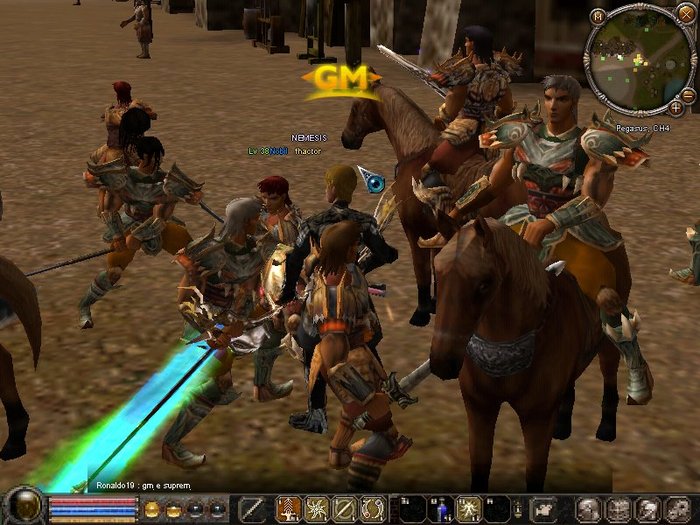Open the messenger friends button
The width and height of the screenshot is (700, 525).
click(x=647, y=509)
